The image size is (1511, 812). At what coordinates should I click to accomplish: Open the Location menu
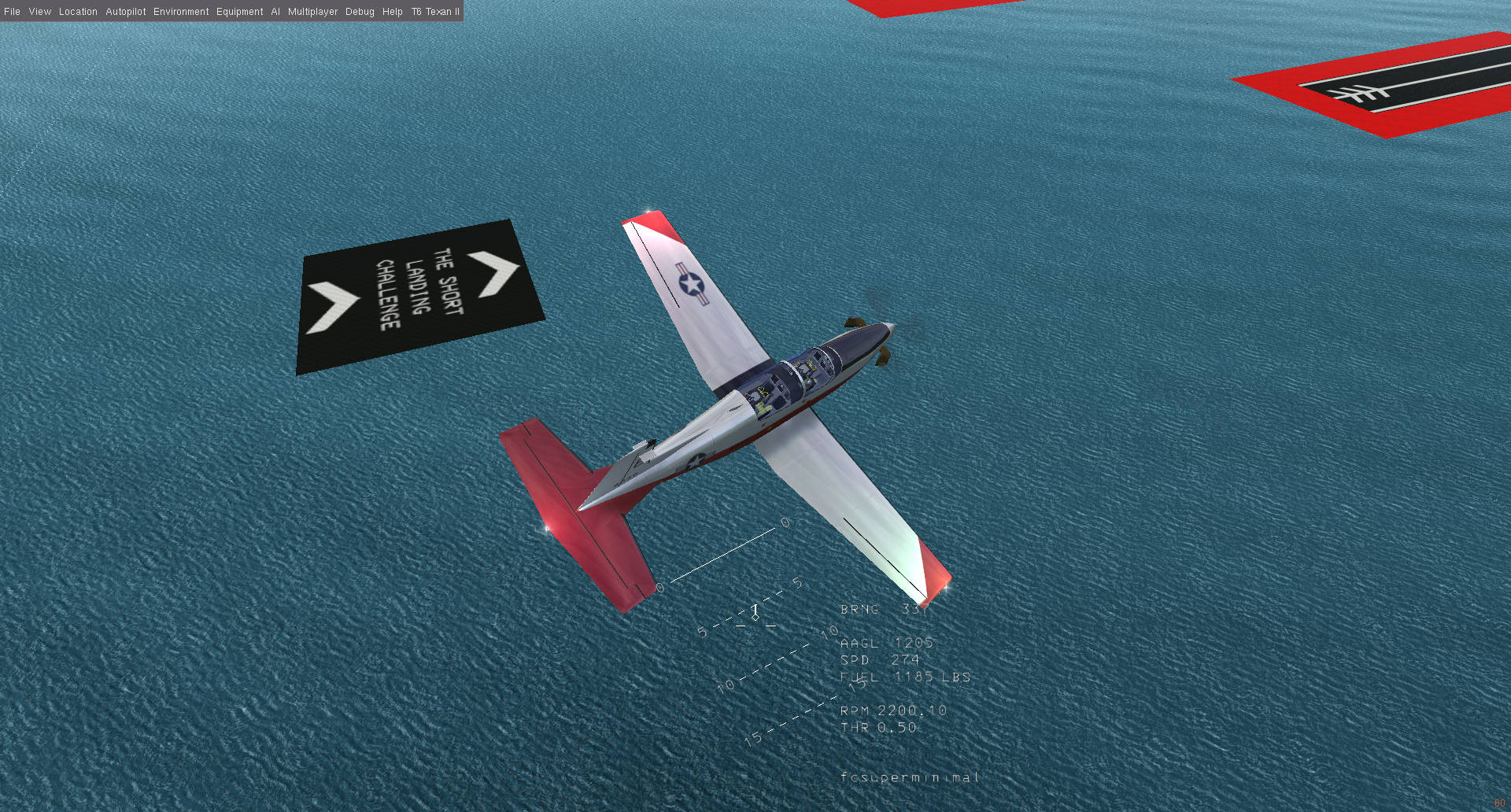tap(79, 12)
